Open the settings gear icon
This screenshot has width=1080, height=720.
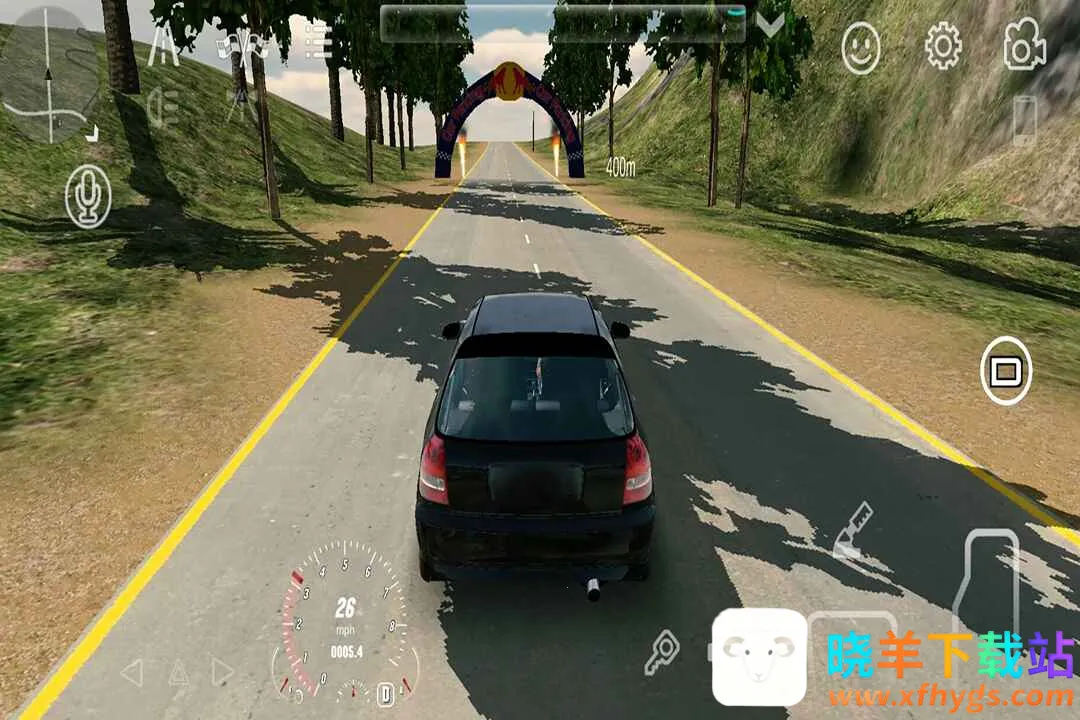coord(942,46)
